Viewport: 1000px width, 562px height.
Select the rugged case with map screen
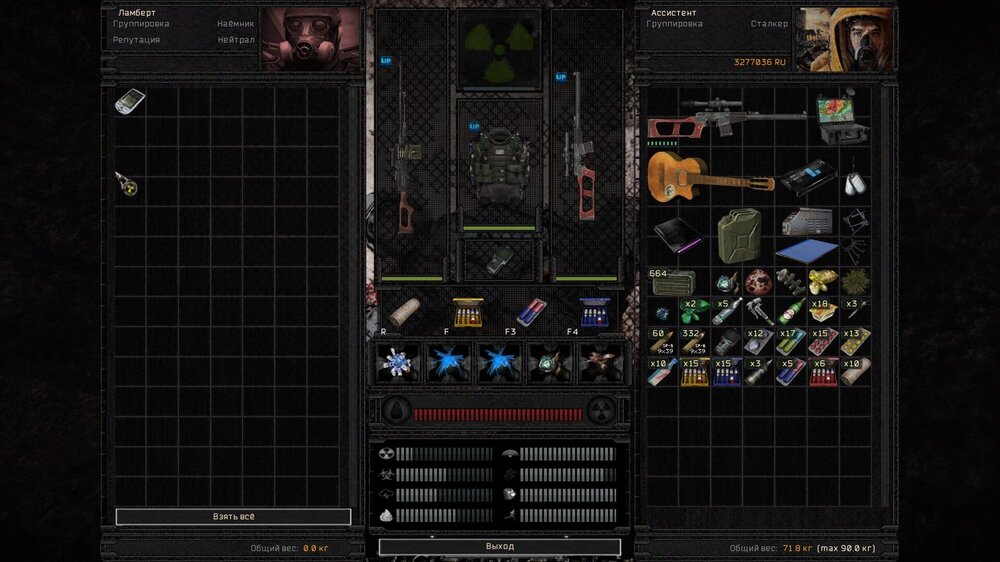(840, 119)
